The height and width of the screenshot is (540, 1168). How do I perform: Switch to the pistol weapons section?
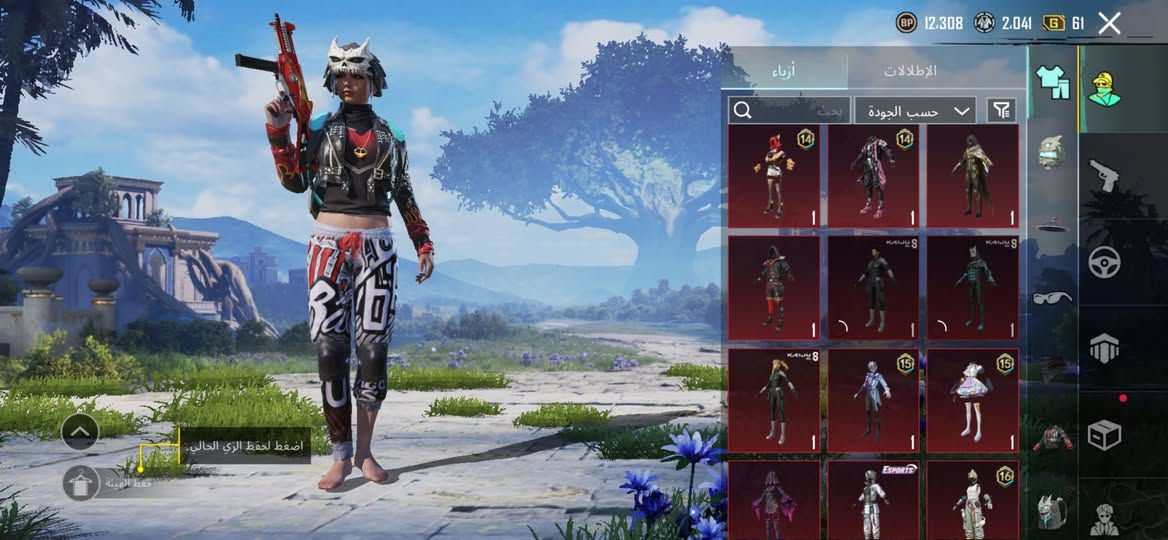pyautogui.click(x=1104, y=175)
